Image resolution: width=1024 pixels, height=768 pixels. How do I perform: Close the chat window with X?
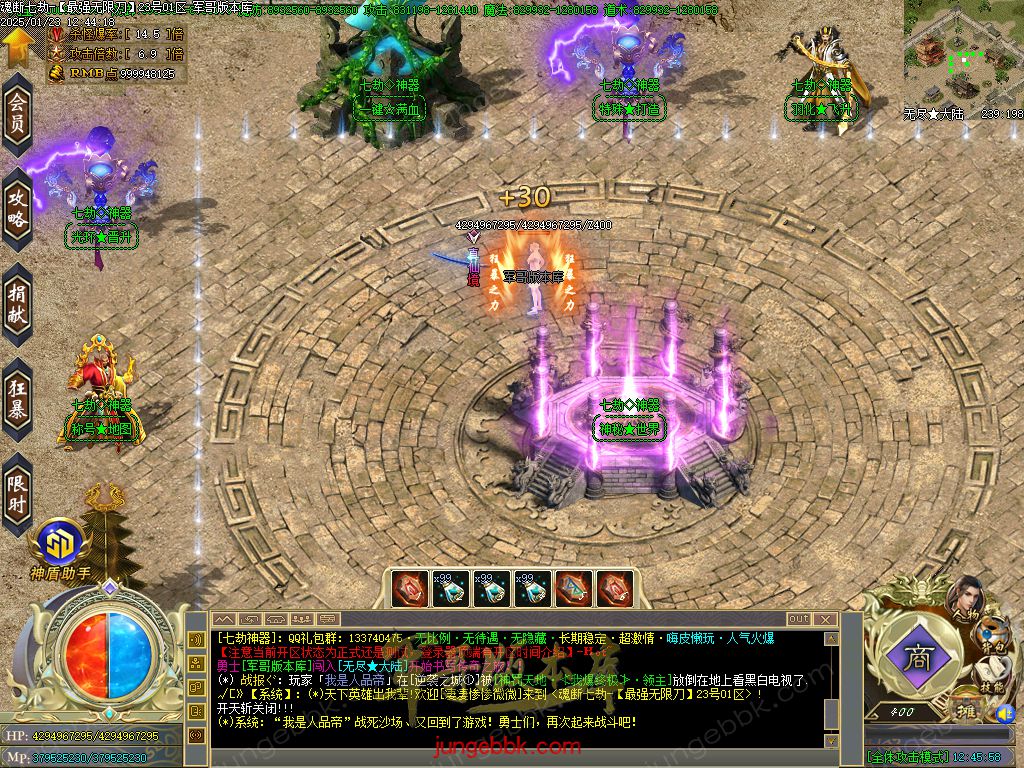coord(827,619)
